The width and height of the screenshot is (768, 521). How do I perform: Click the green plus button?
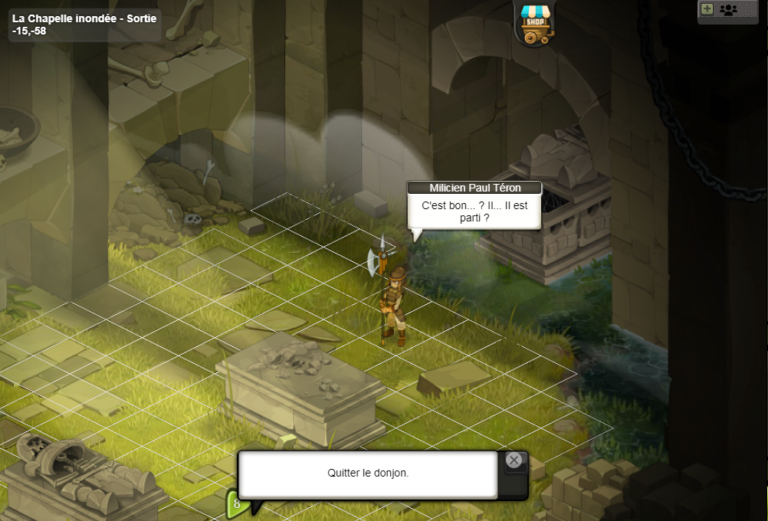point(707,9)
